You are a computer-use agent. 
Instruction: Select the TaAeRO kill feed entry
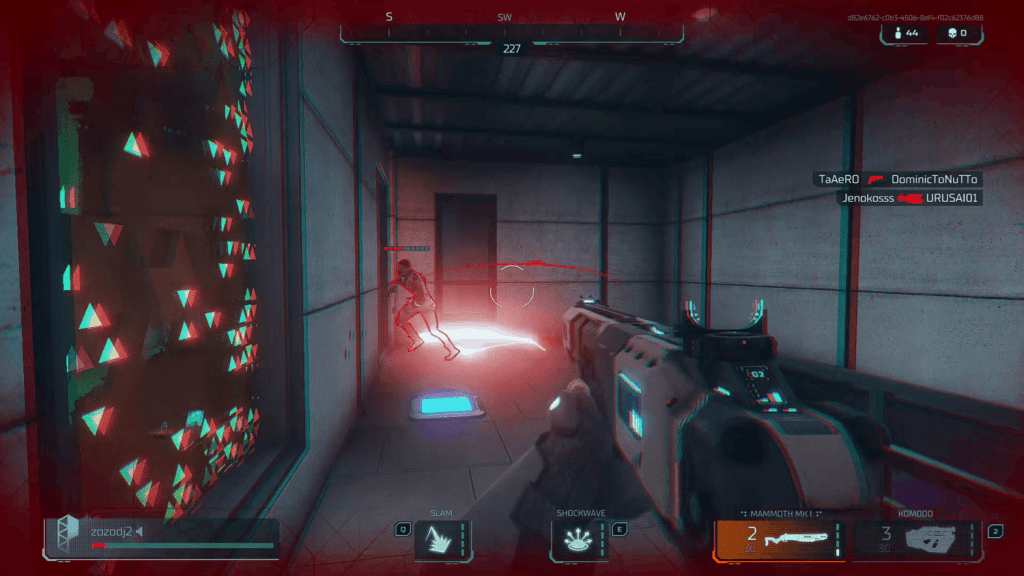(898, 179)
